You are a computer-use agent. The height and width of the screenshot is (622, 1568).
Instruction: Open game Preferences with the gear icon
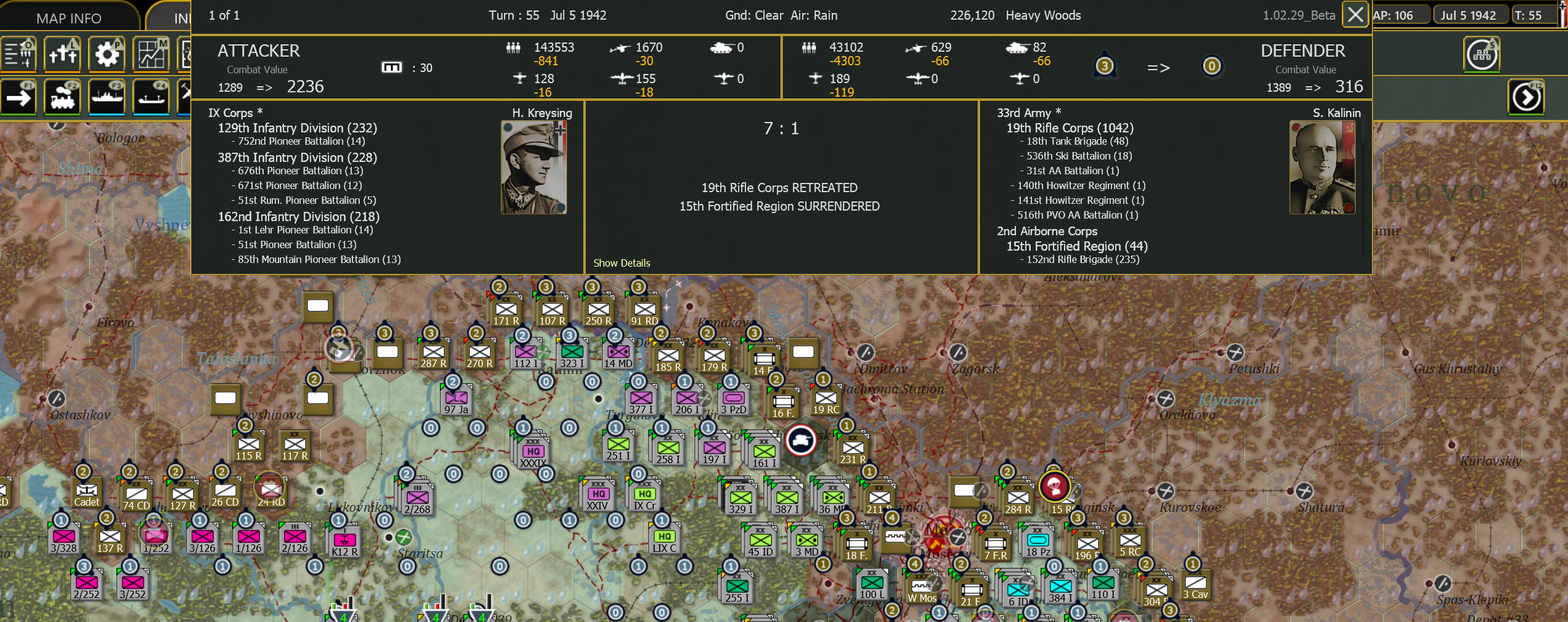pos(107,54)
